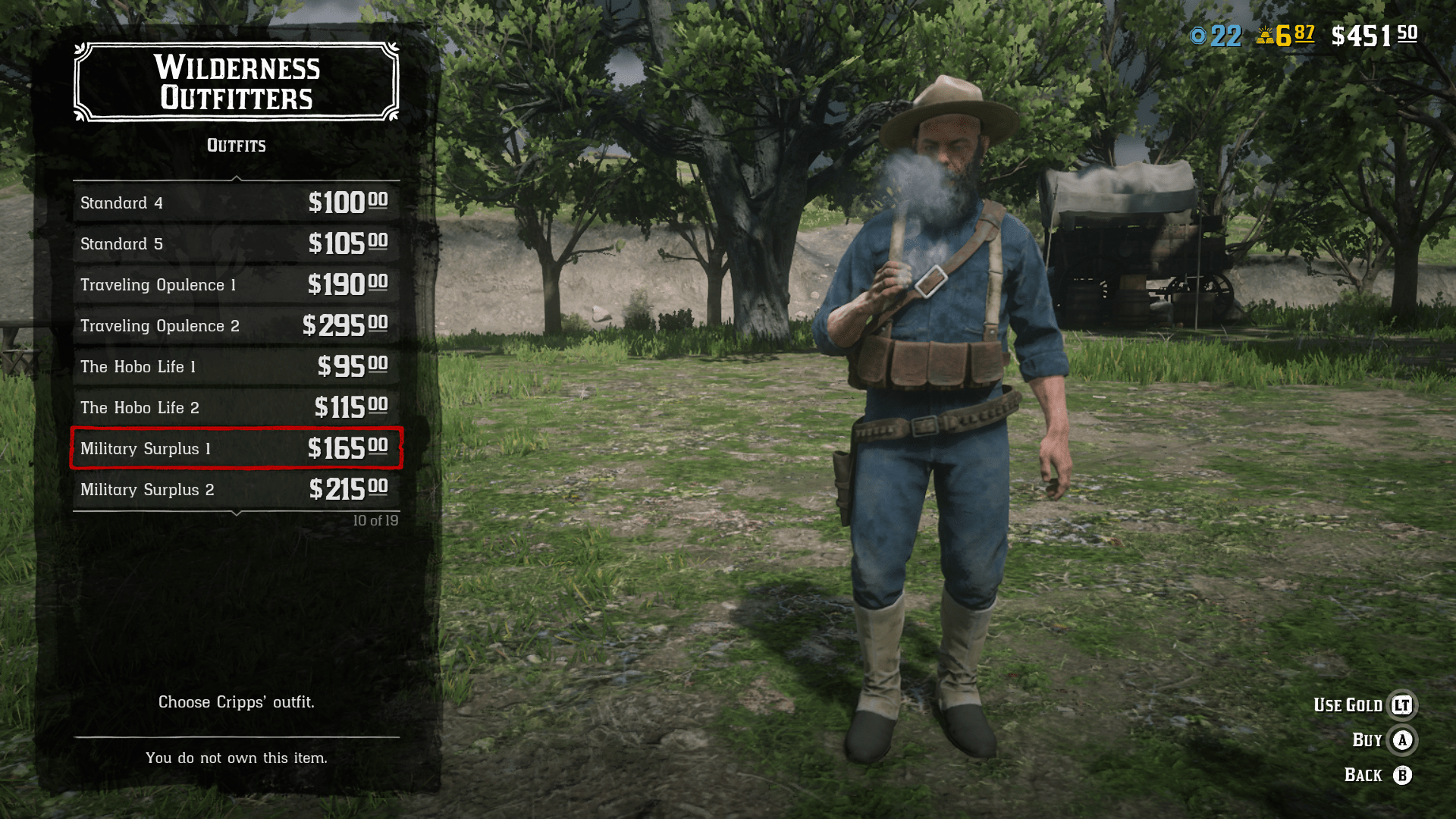The image size is (1456, 819).
Task: Select The Hobo Life 1 outfit
Action: coord(236,366)
